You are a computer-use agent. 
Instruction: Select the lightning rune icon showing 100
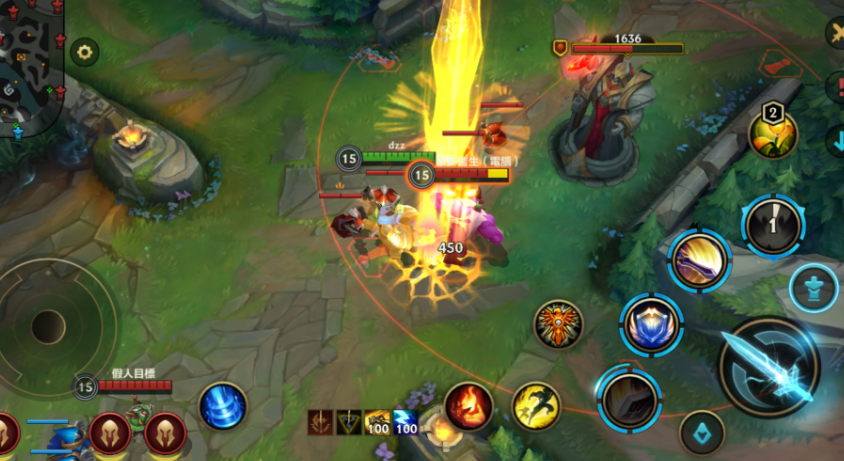405,422
